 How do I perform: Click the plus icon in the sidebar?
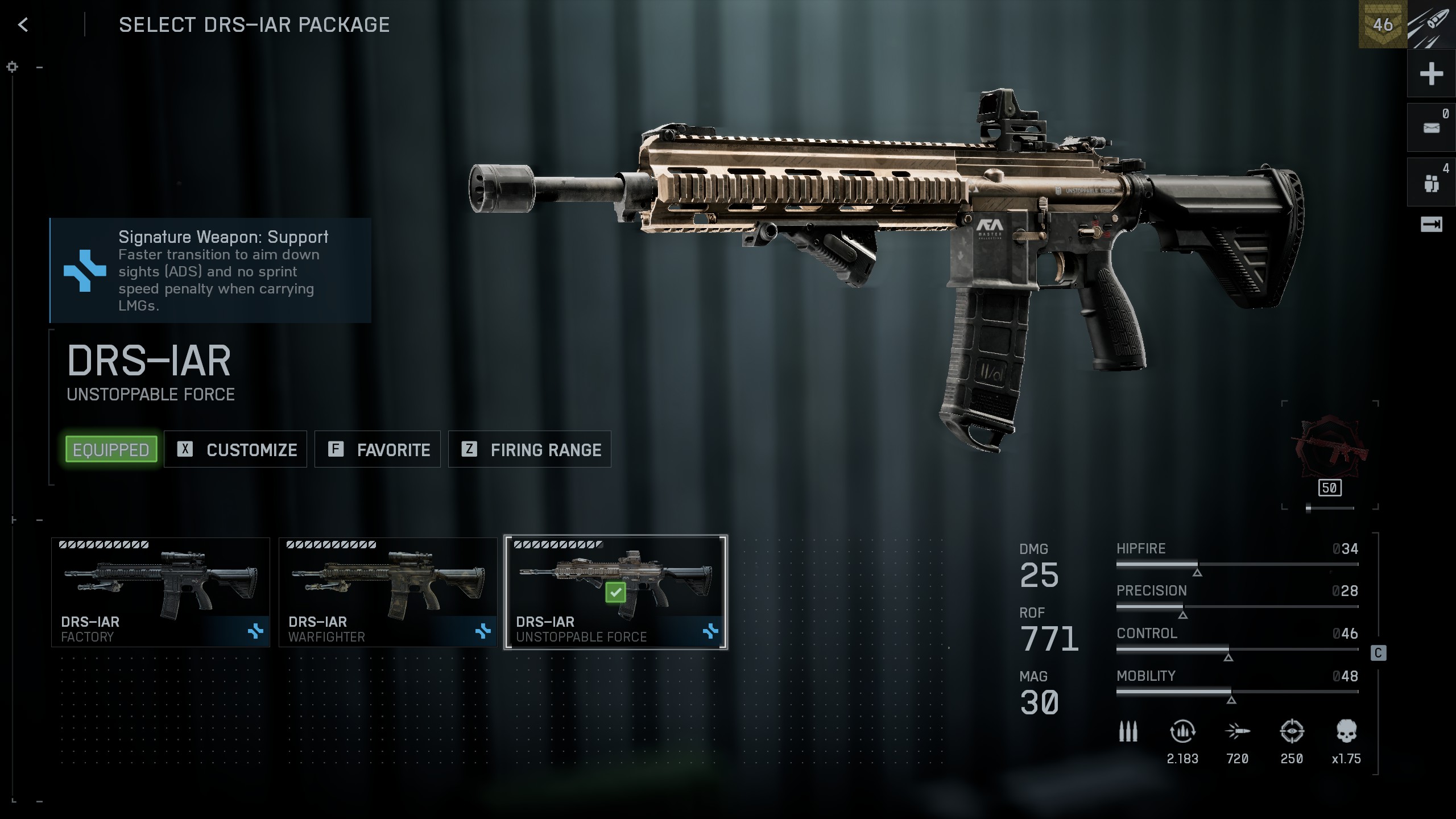[1431, 74]
